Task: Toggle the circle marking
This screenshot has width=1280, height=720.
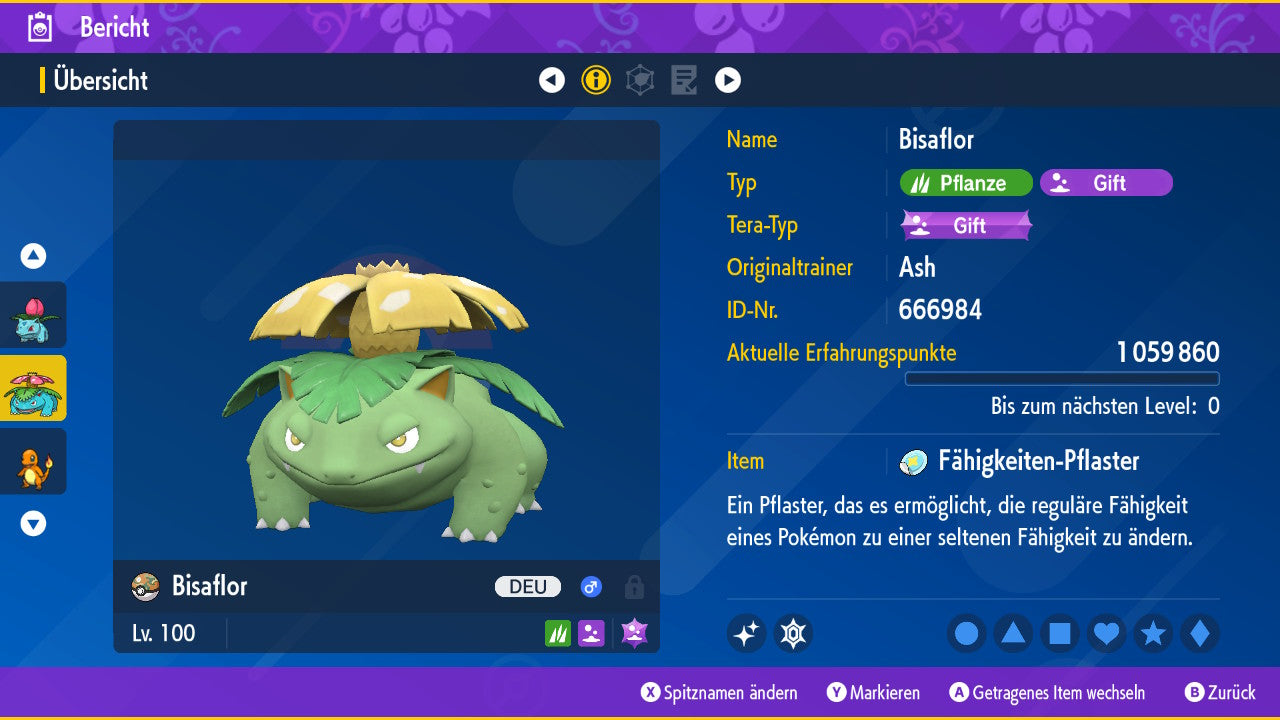Action: [x=967, y=634]
